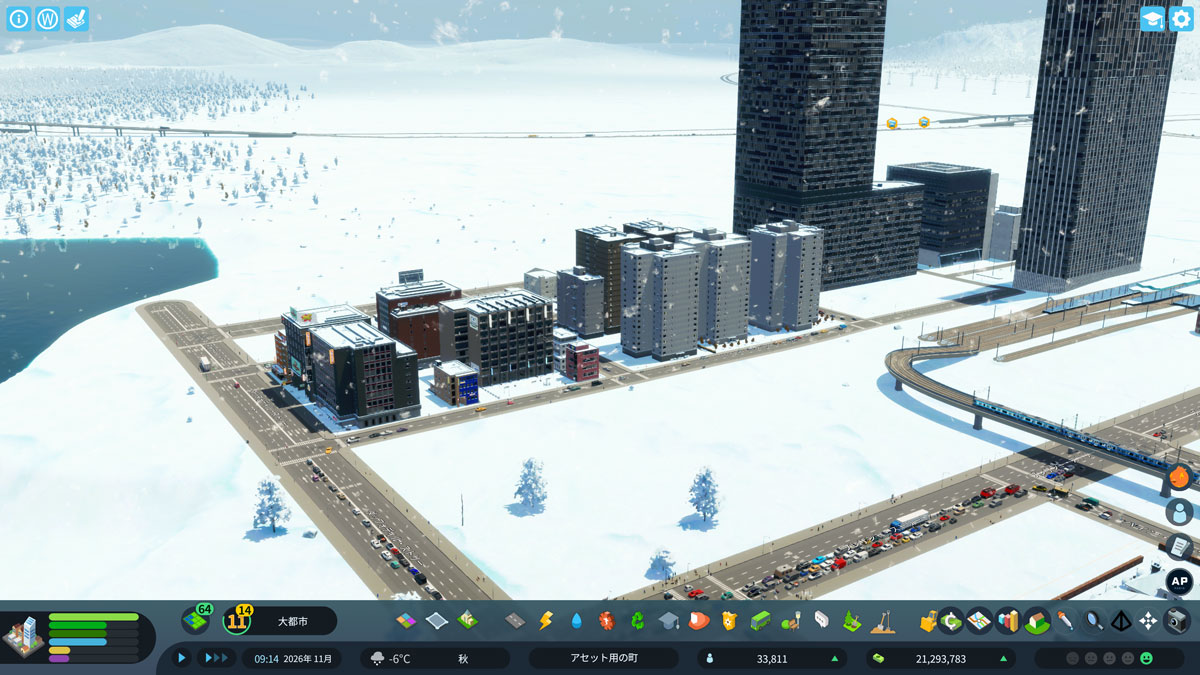Open photo mode with the camera icon
The height and width of the screenshot is (675, 1200).
(1177, 621)
